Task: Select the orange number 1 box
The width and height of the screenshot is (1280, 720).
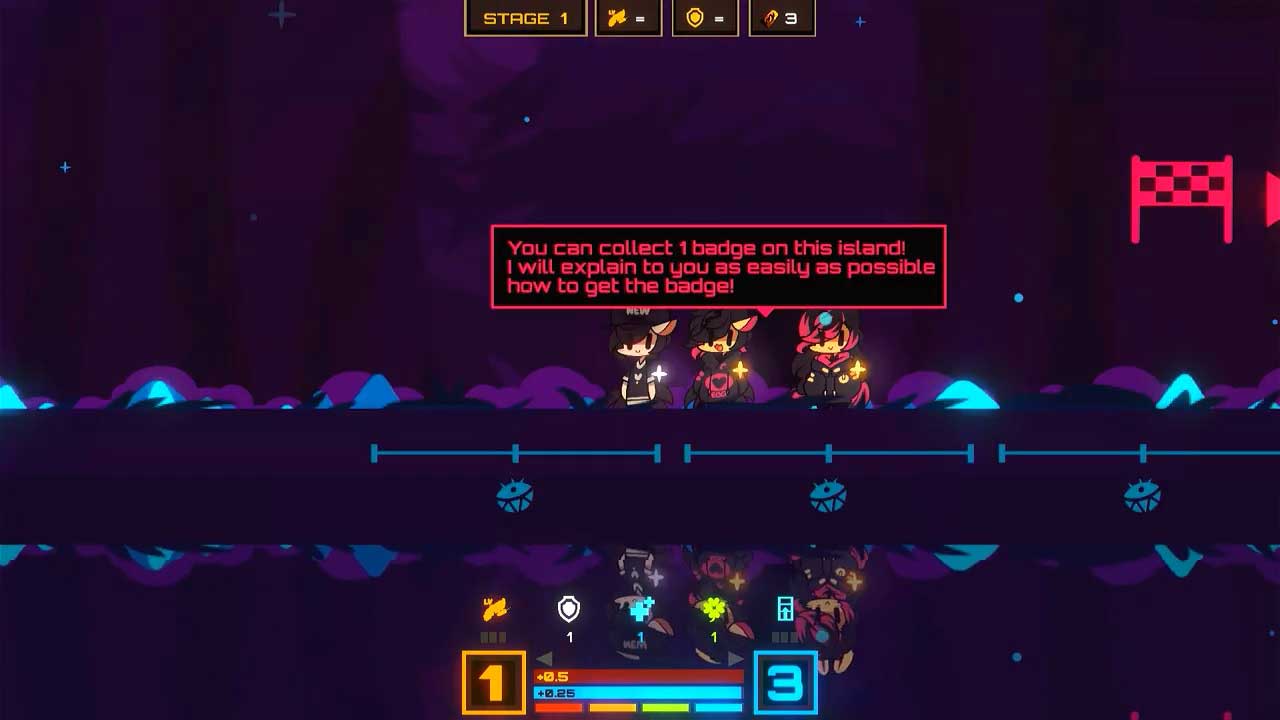Action: click(x=493, y=683)
